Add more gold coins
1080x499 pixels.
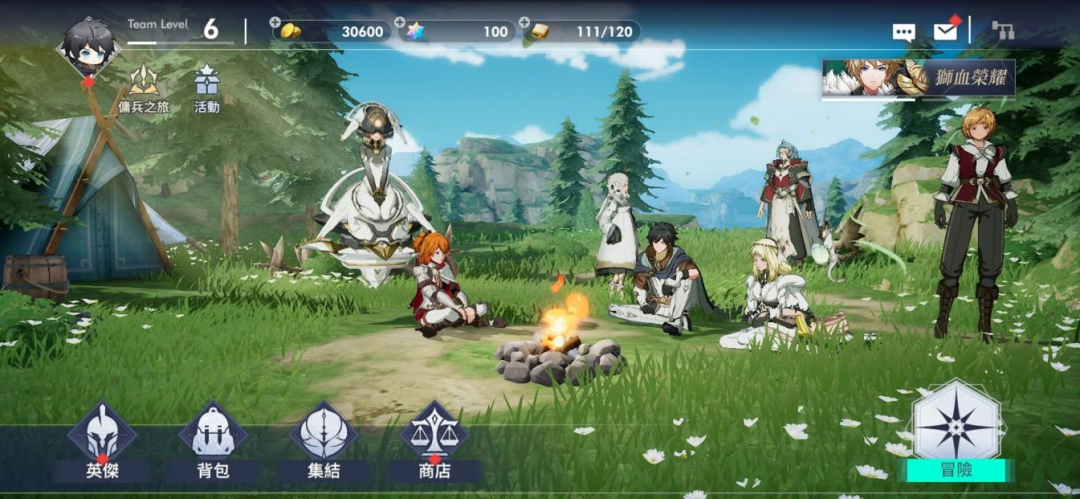(x=276, y=22)
